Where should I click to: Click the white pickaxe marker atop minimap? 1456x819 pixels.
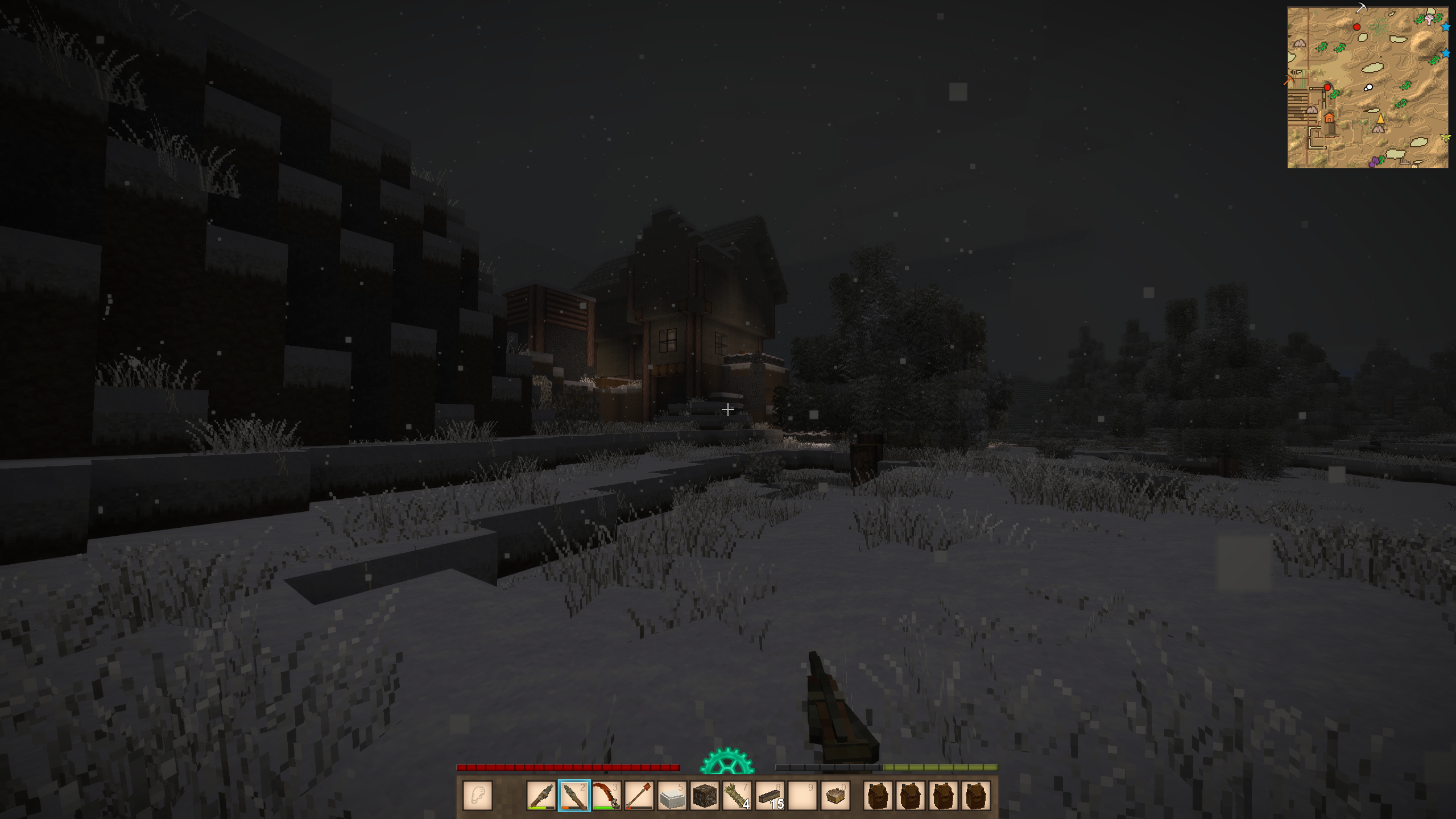click(x=1361, y=7)
